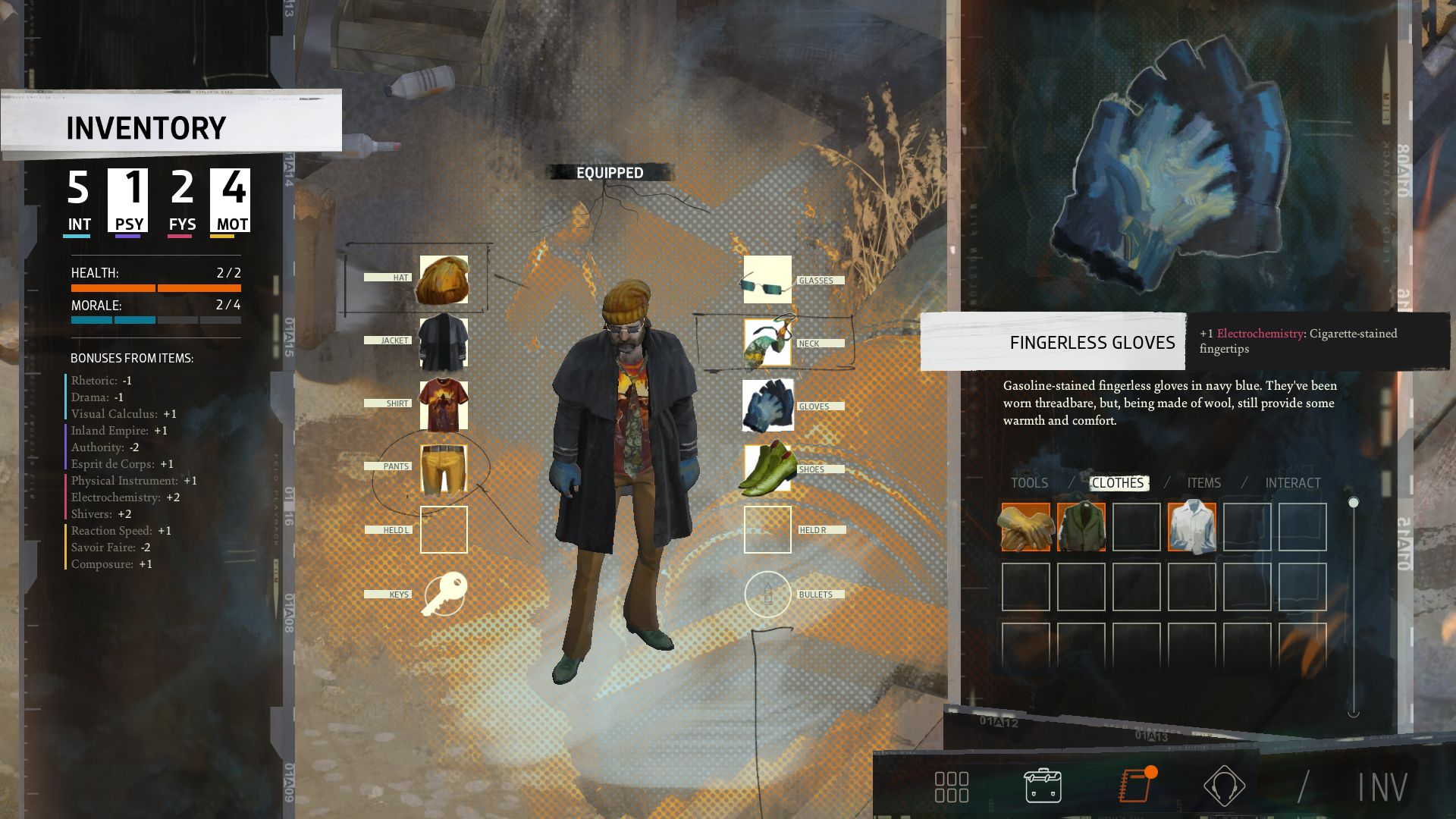Switch to the Items tab
The width and height of the screenshot is (1456, 819).
pyautogui.click(x=1203, y=483)
